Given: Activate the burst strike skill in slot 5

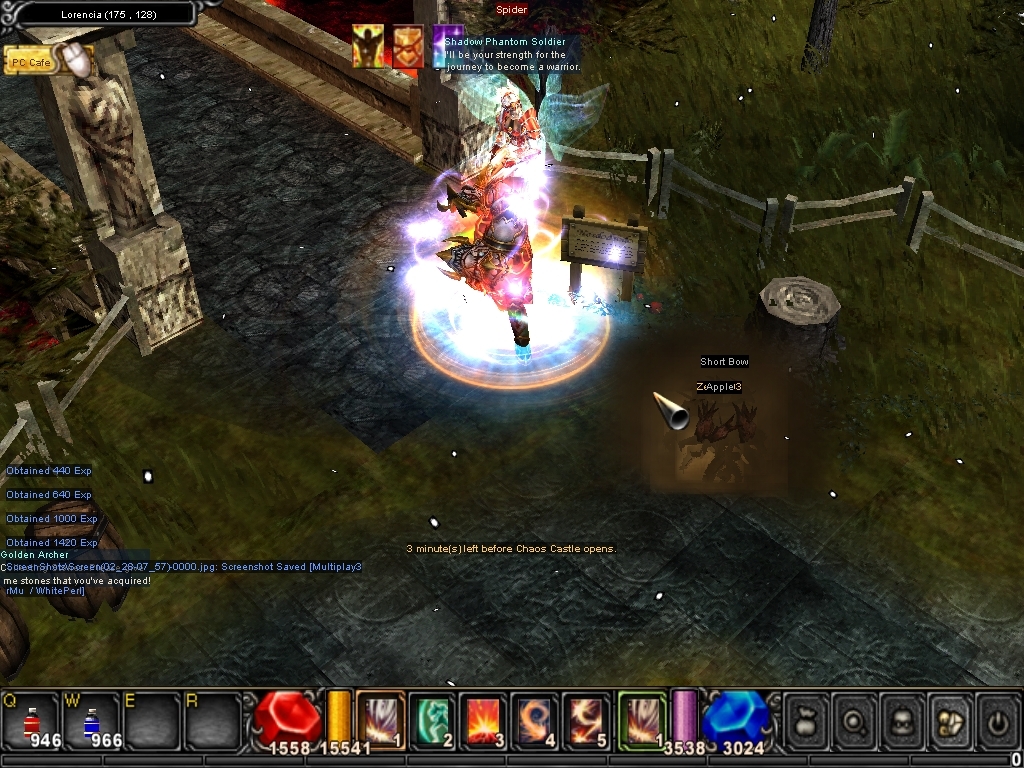Looking at the screenshot, I should click(587, 719).
